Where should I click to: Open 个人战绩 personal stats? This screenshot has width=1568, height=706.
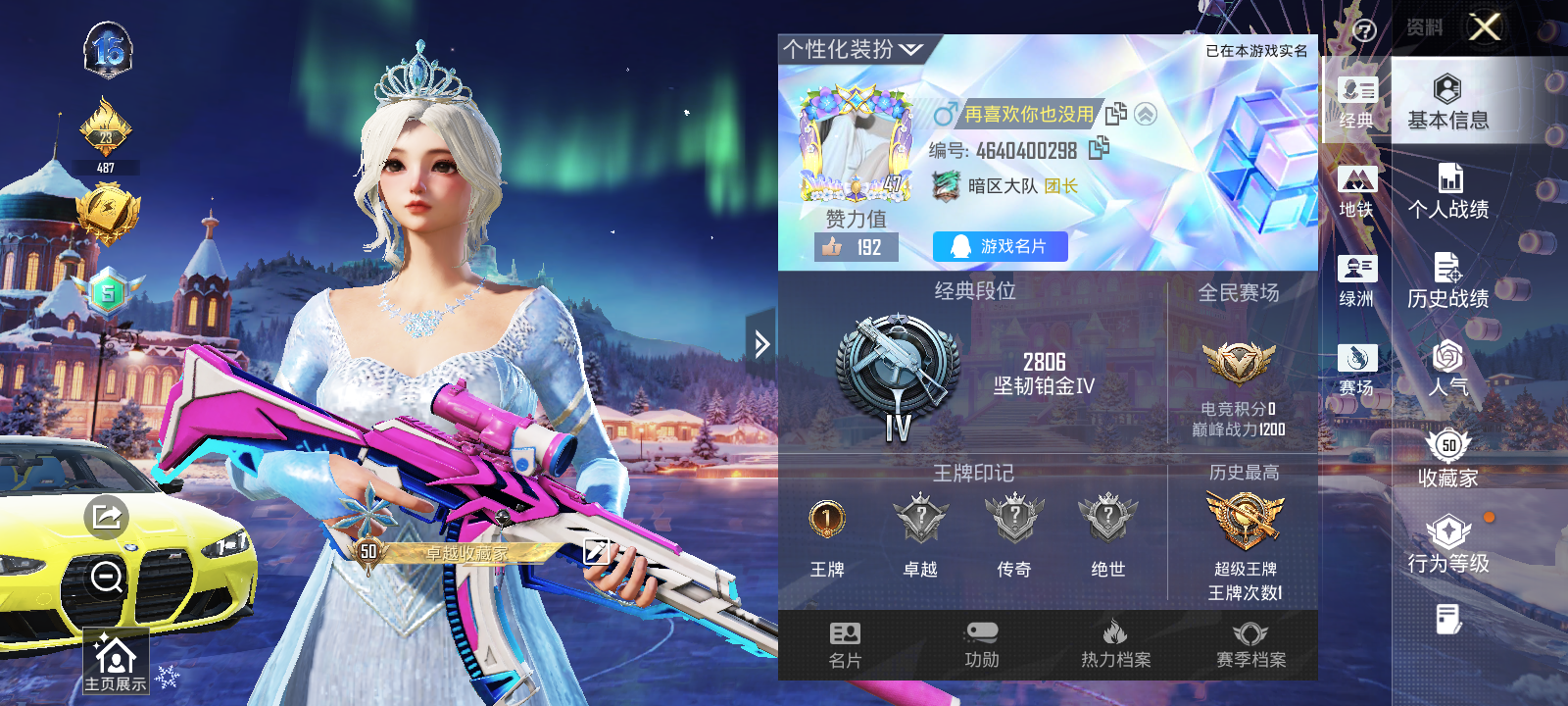[x=1447, y=192]
